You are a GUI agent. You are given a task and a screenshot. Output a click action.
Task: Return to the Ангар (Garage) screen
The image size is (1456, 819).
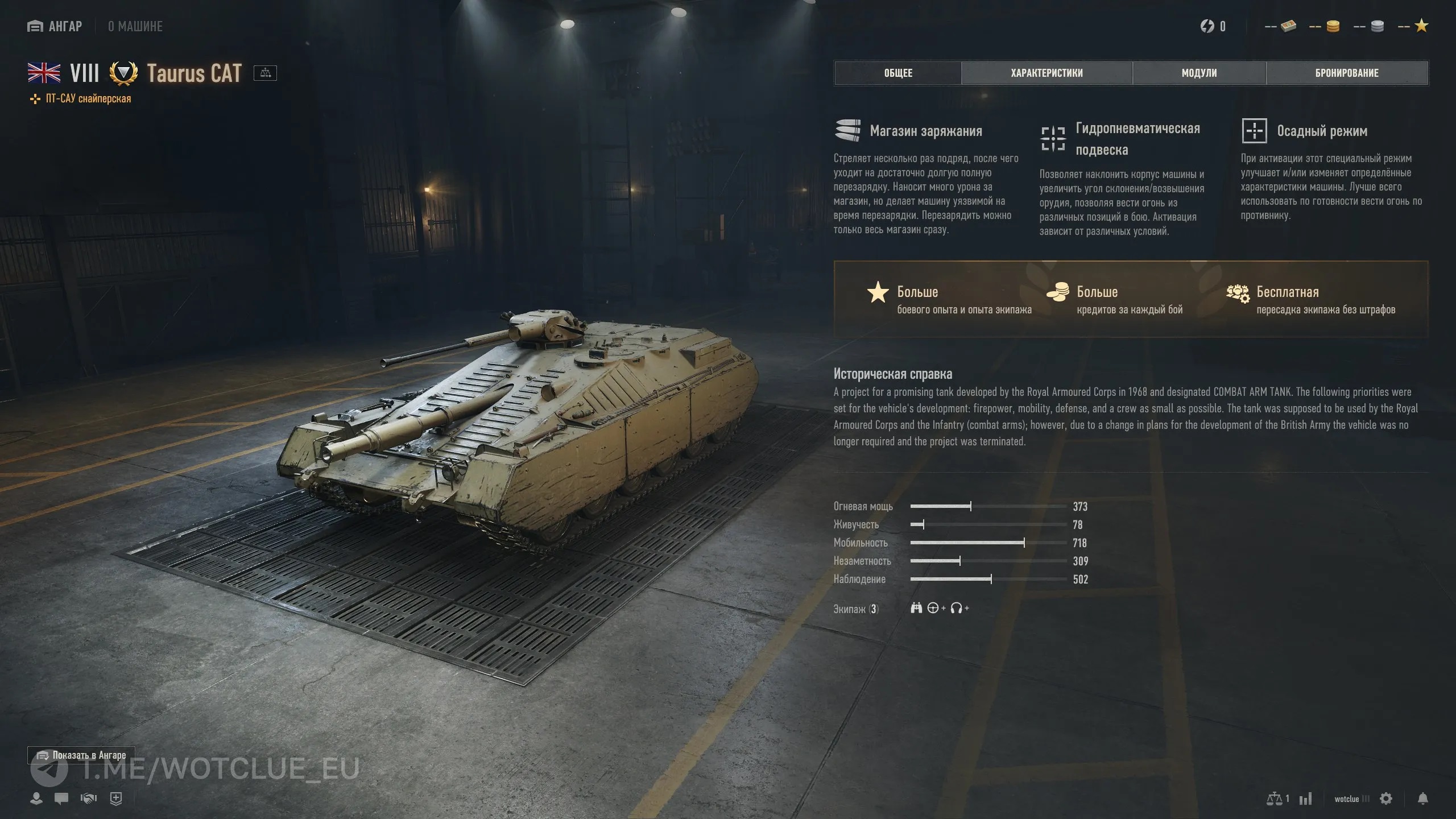tap(55, 26)
